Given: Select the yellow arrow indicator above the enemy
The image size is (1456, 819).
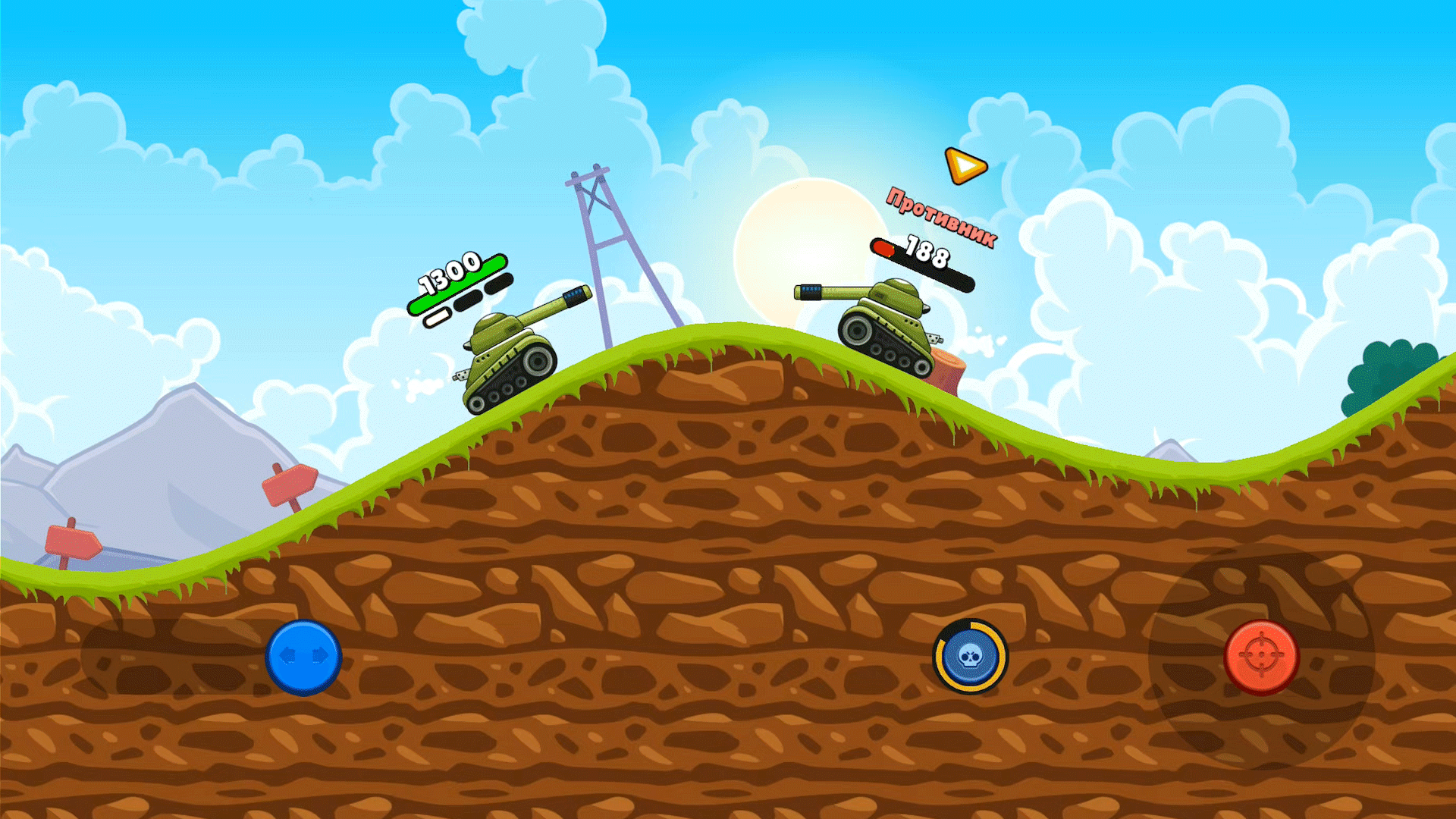Looking at the screenshot, I should click(x=964, y=166).
